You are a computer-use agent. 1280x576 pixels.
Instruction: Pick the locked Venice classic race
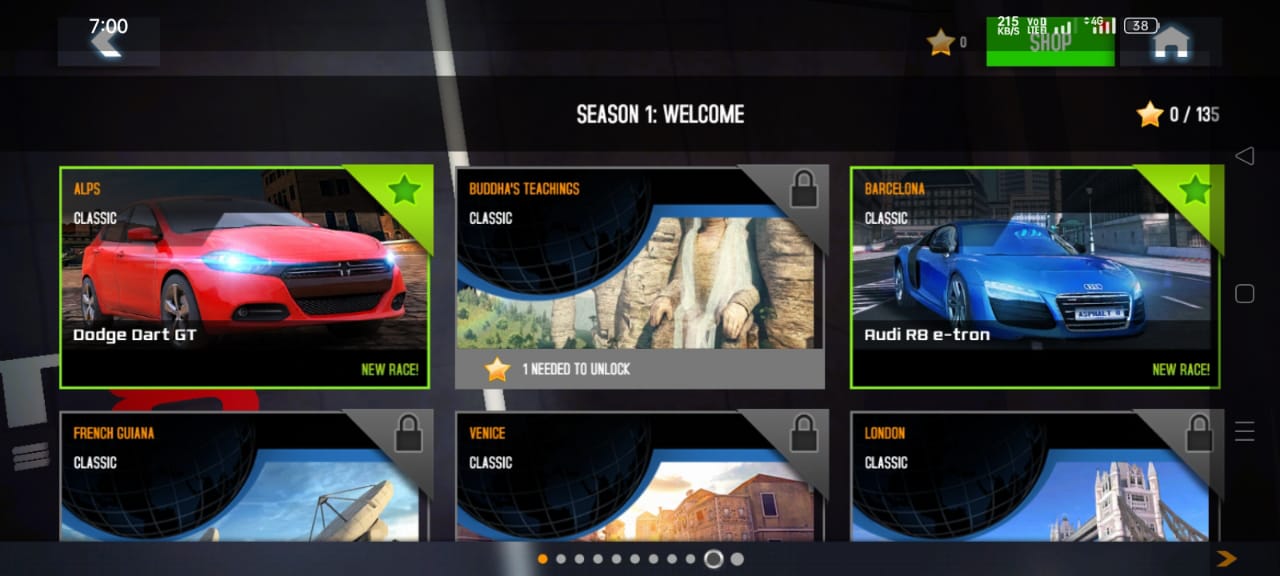[640, 476]
